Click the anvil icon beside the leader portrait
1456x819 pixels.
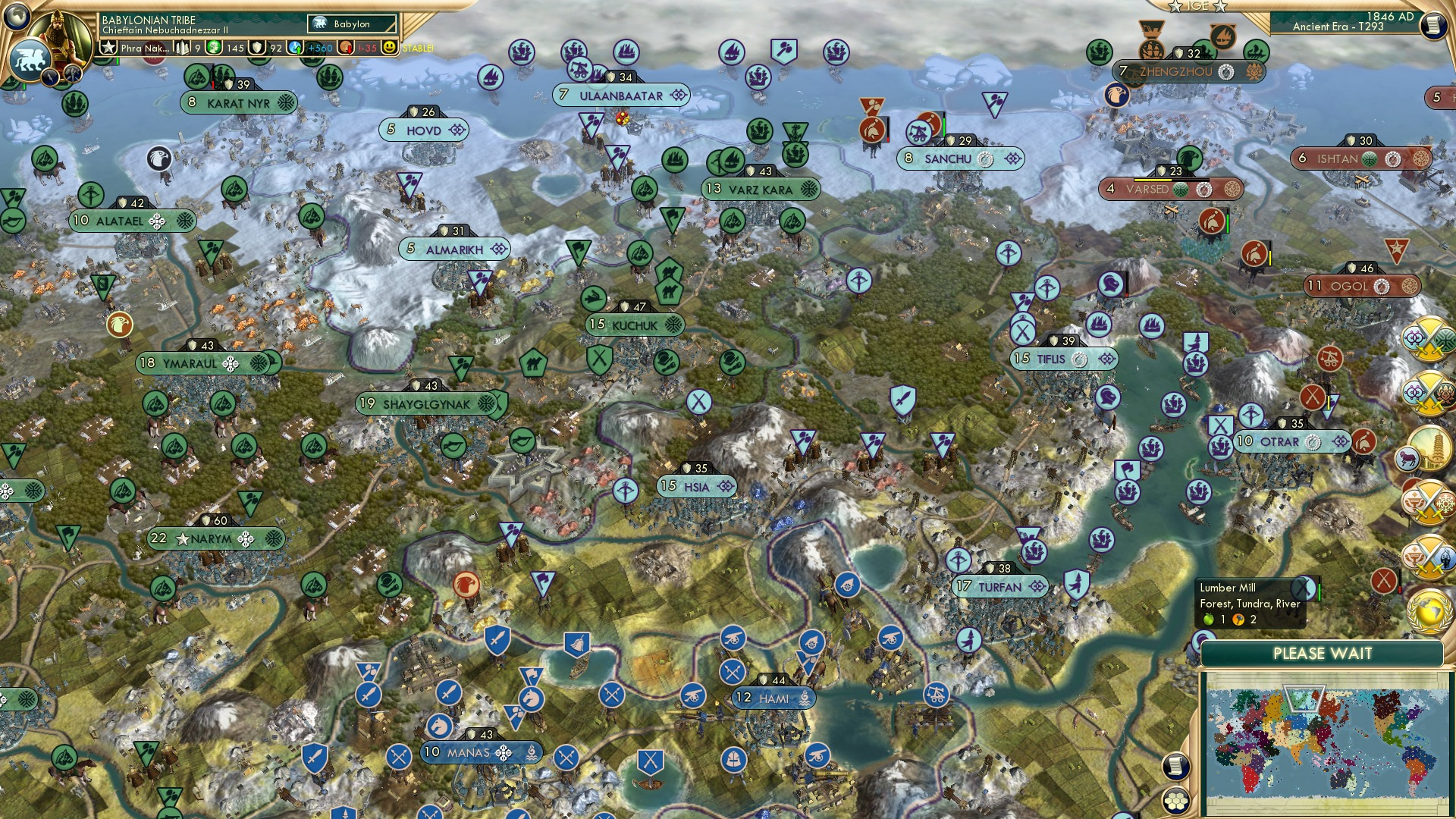[x=72, y=73]
